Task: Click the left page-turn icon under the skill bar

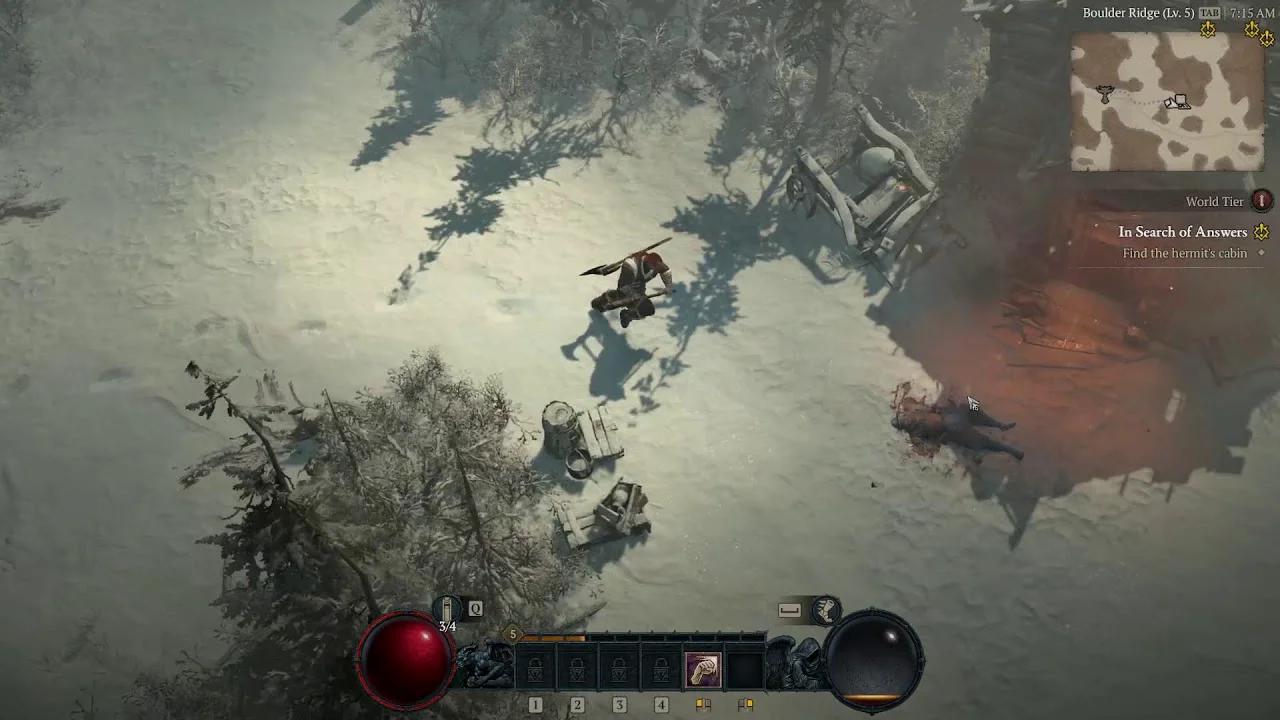Action: click(704, 703)
